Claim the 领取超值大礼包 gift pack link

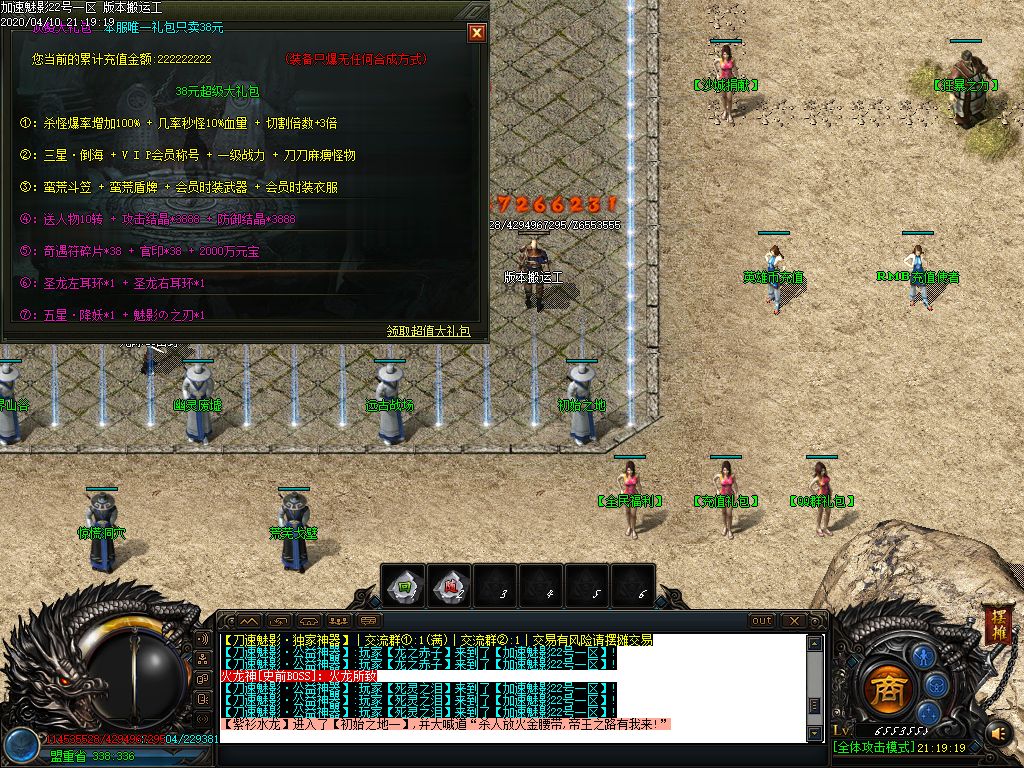(428, 331)
